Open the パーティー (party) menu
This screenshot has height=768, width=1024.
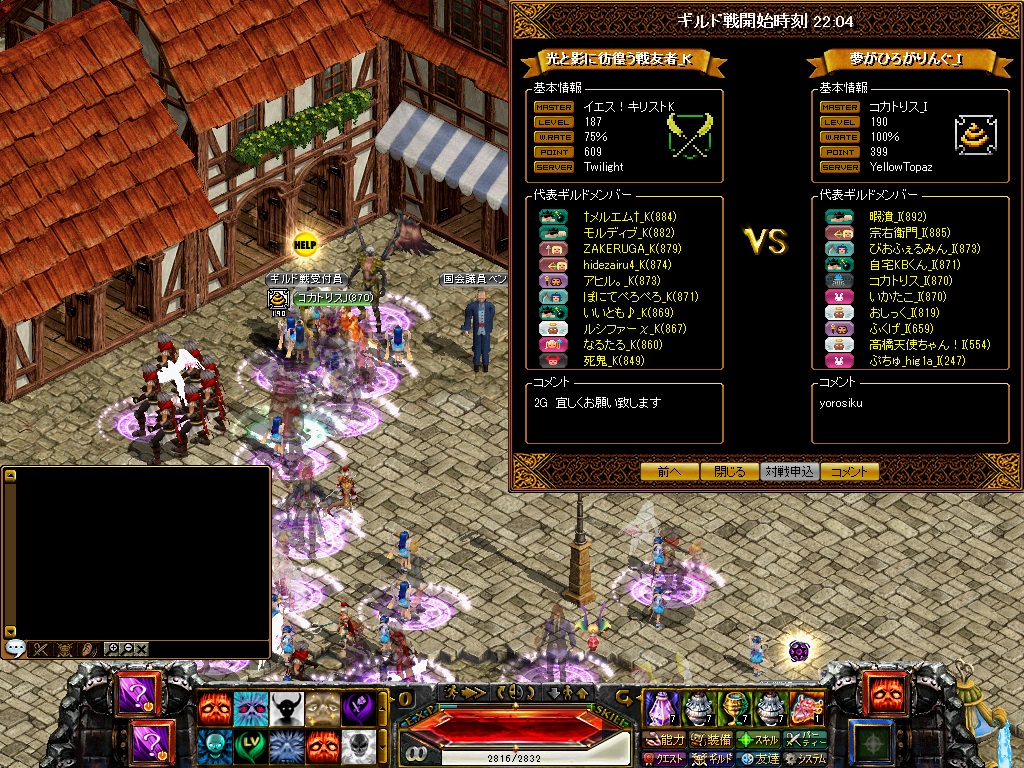806,740
